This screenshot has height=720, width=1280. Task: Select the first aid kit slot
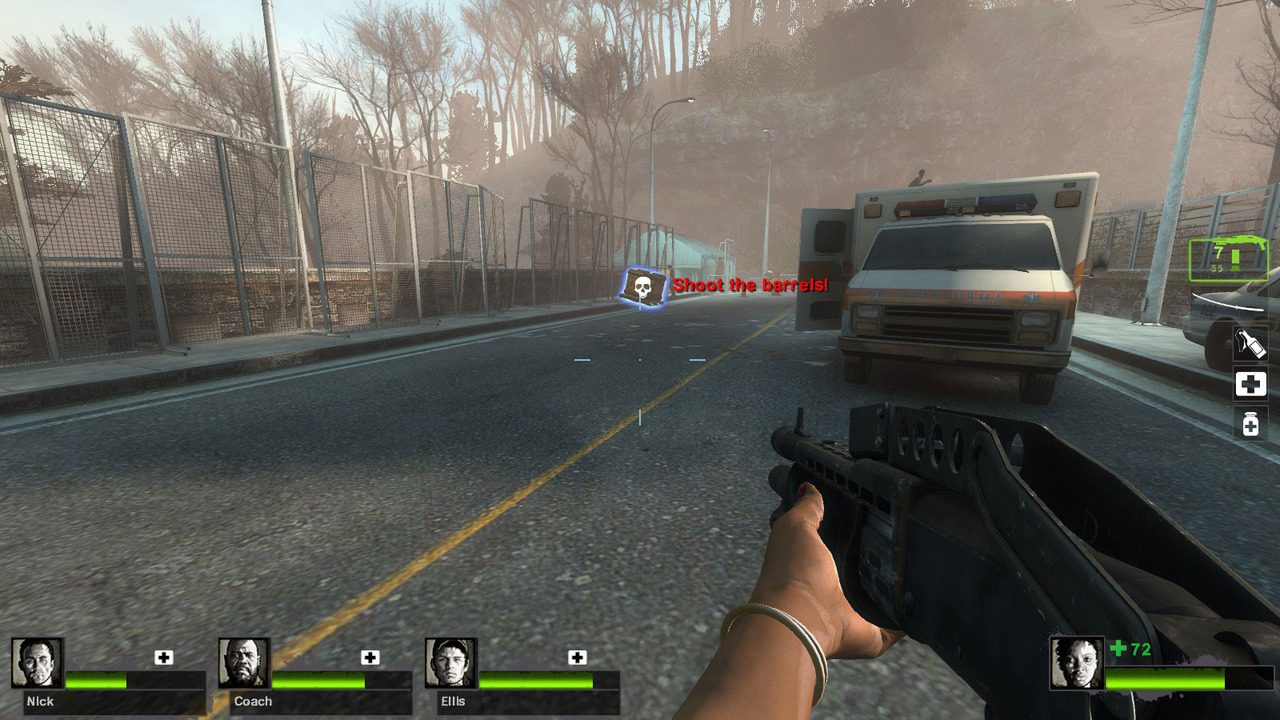point(1250,384)
